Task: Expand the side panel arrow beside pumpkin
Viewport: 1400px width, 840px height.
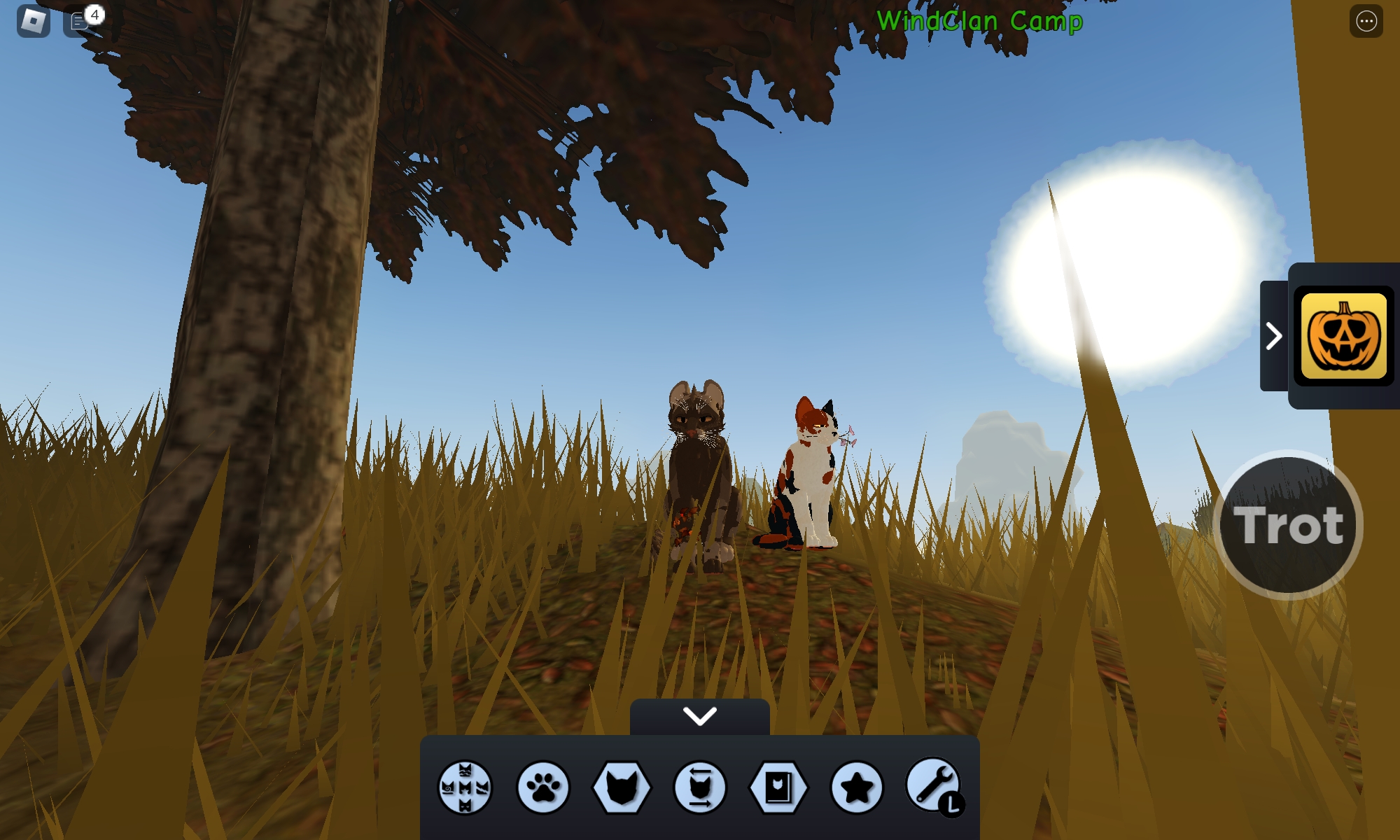Action: (x=1274, y=336)
